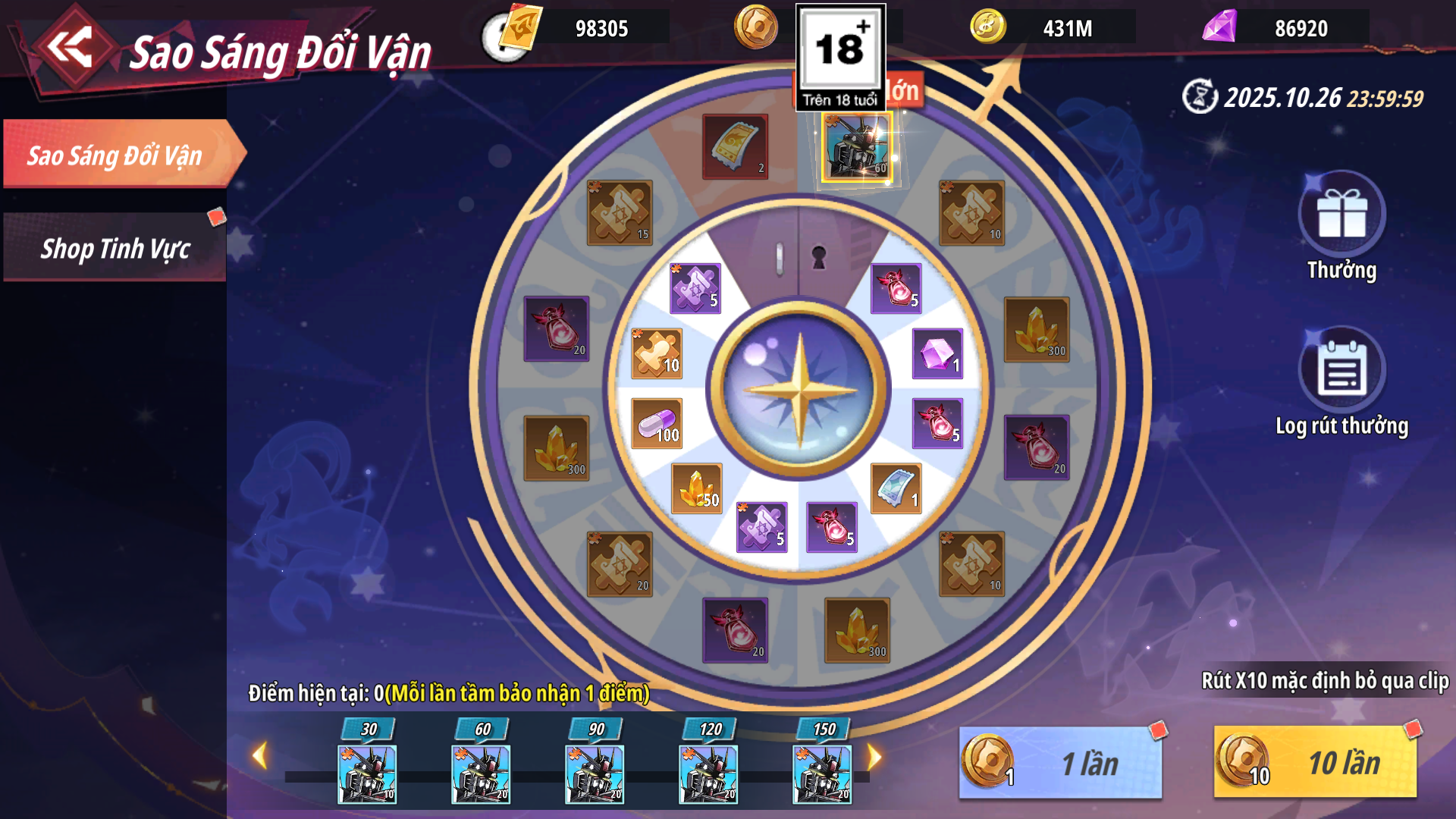Switch to Sao Sáng Đổi Vận tab

coord(115,155)
